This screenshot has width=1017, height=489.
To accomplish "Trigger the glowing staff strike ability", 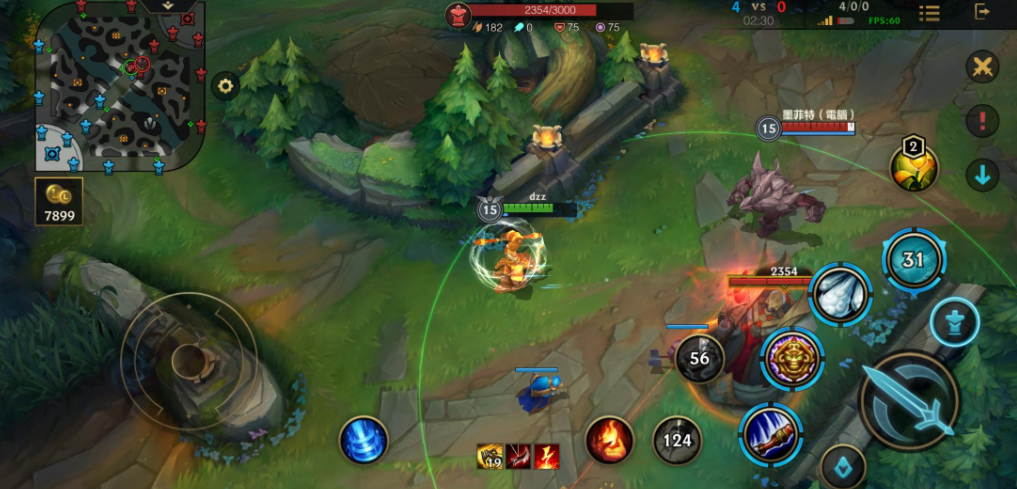I will [771, 435].
